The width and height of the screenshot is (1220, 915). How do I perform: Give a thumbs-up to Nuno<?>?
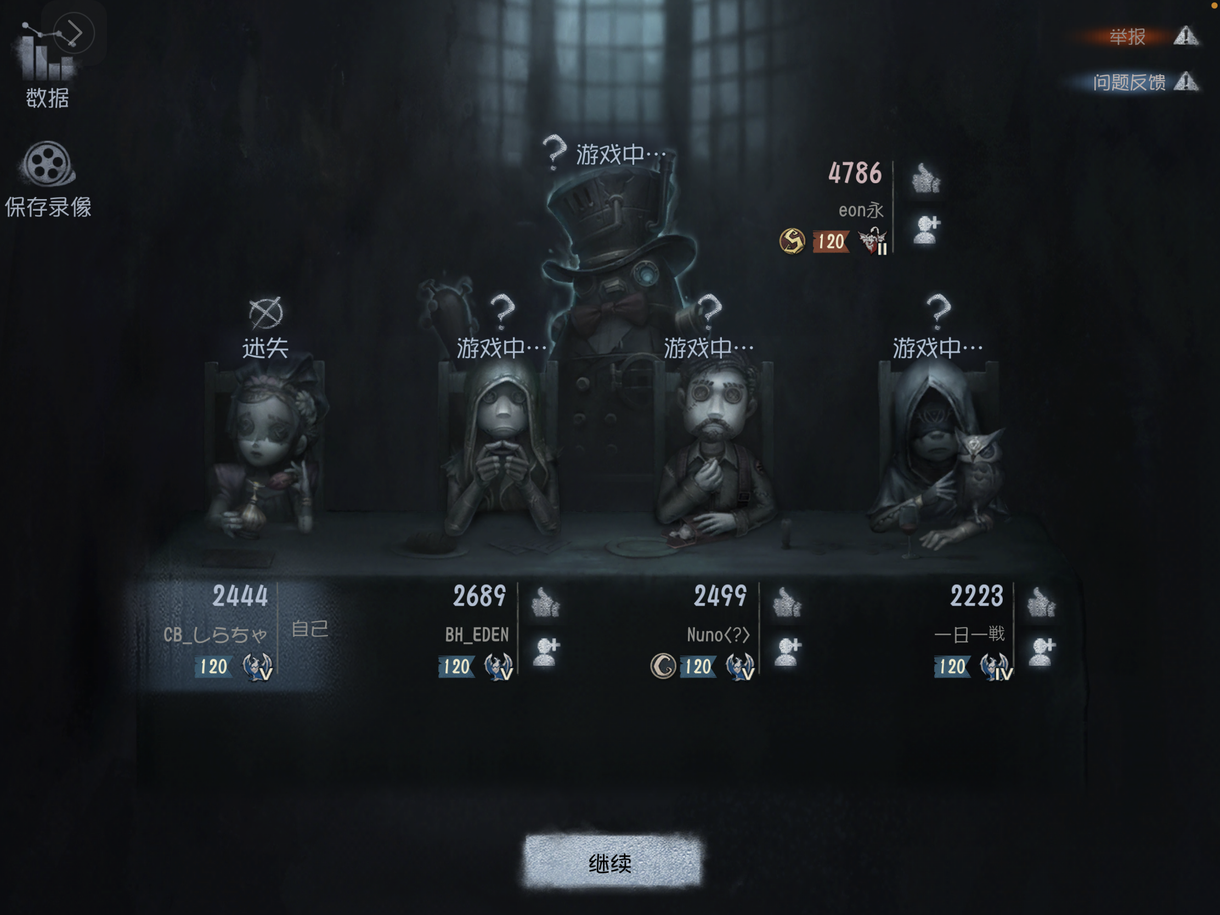click(787, 601)
